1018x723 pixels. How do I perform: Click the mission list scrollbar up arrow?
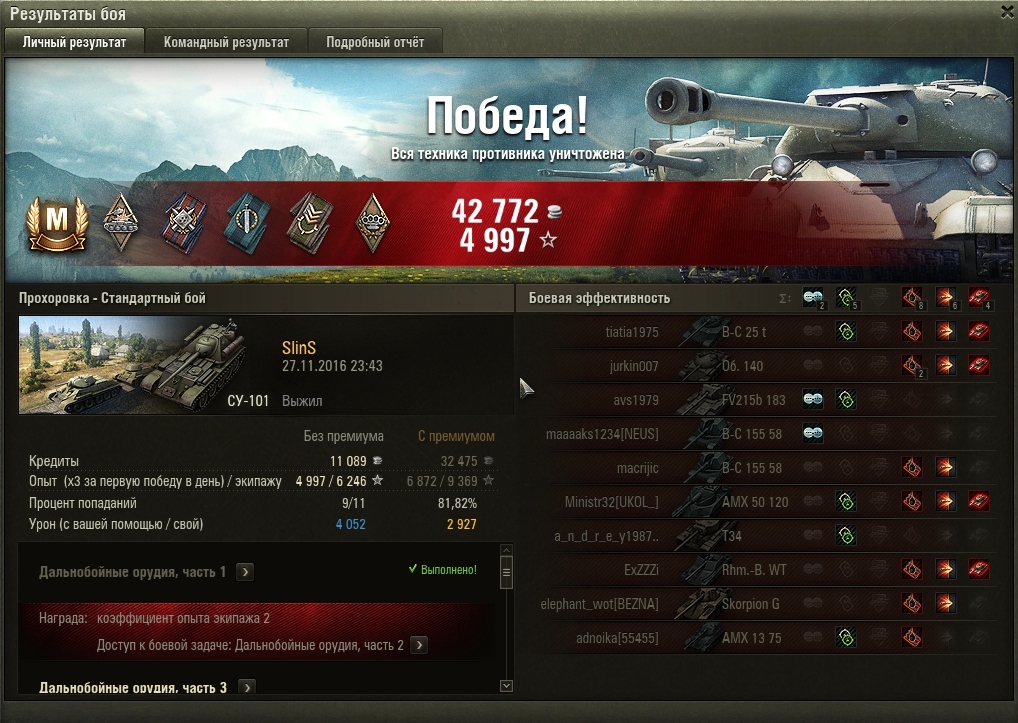click(506, 549)
